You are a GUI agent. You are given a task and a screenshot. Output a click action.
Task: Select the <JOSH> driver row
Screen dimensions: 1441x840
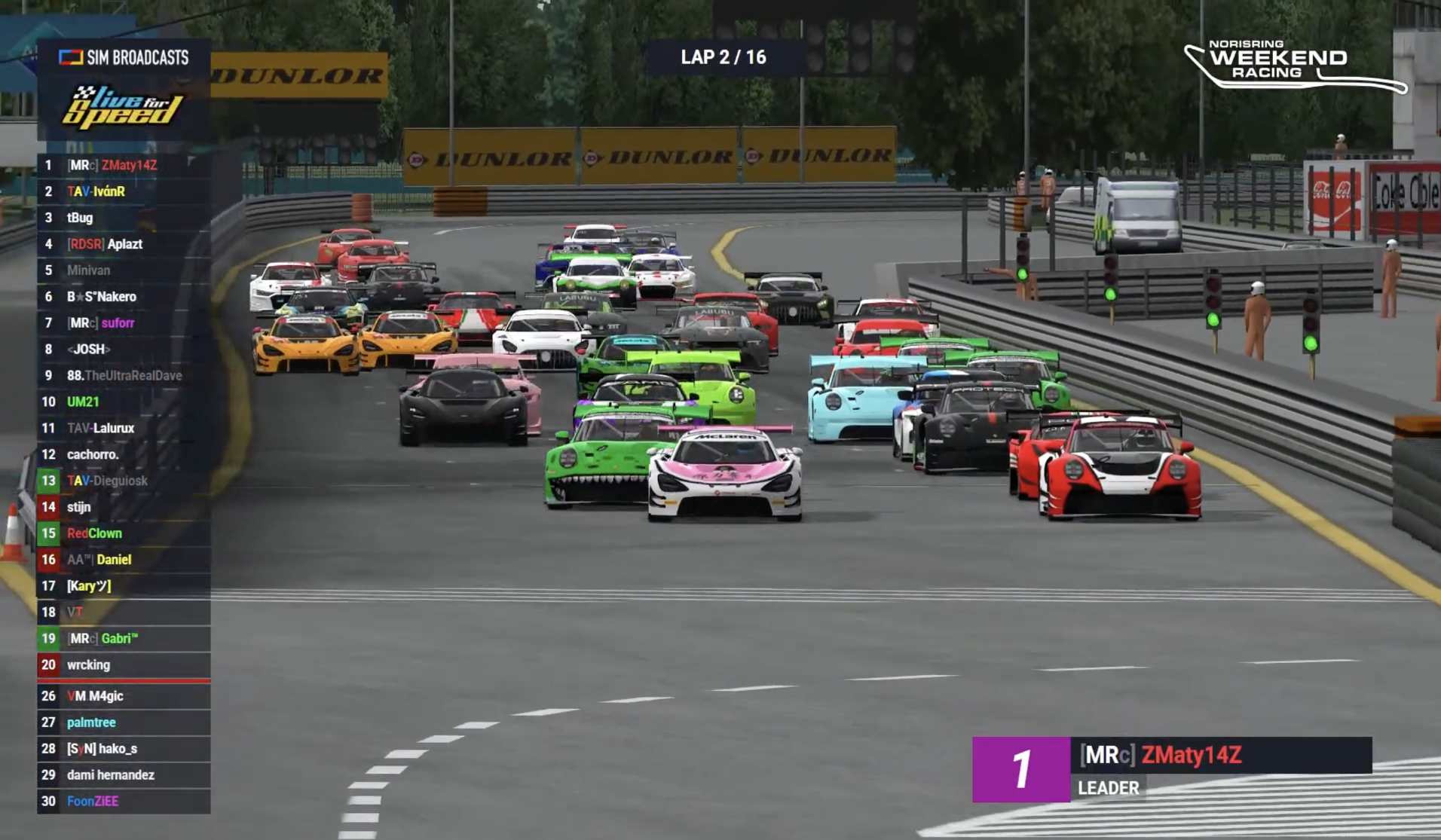pyautogui.click(x=124, y=350)
